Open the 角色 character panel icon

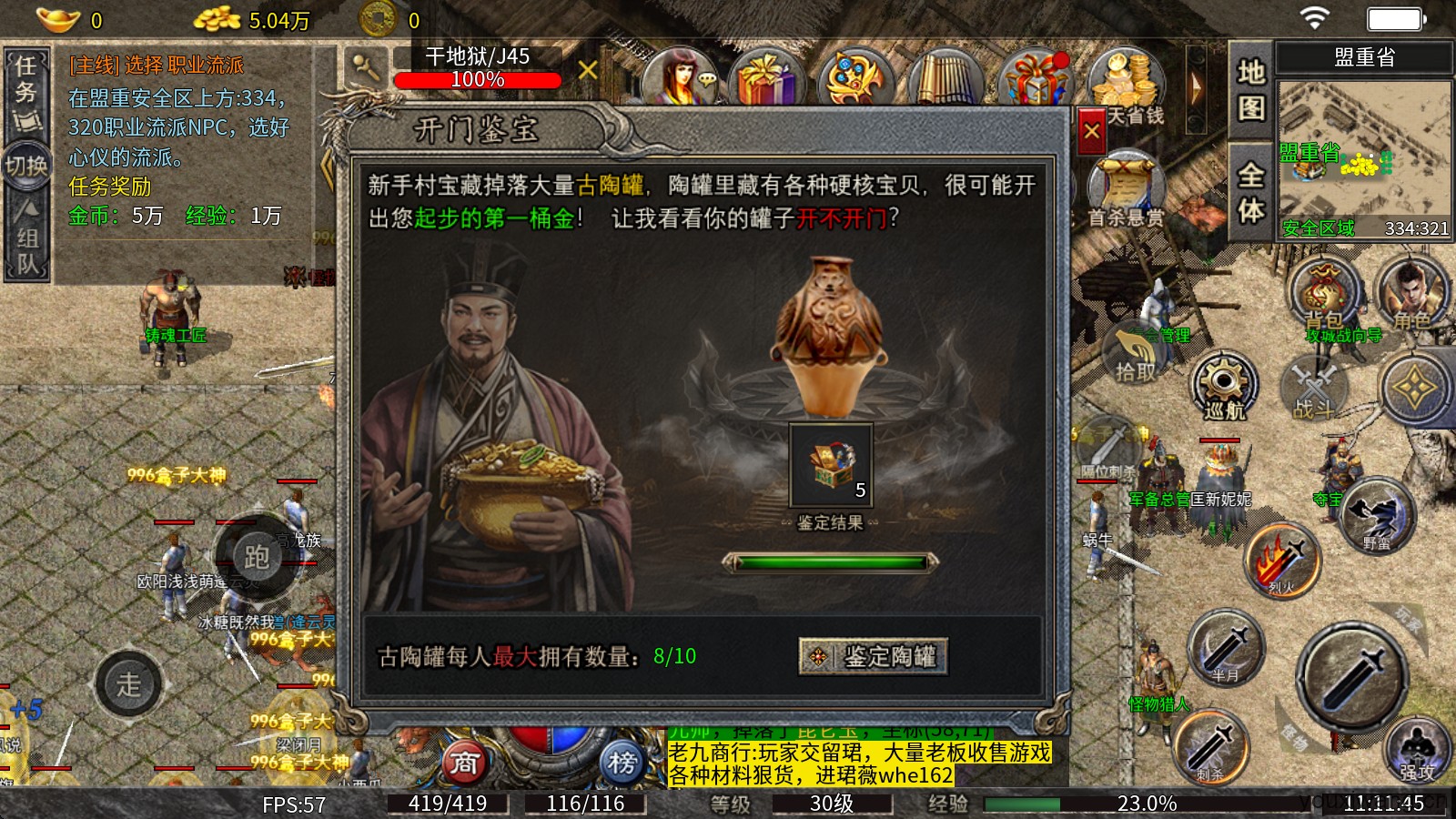[x=1410, y=294]
